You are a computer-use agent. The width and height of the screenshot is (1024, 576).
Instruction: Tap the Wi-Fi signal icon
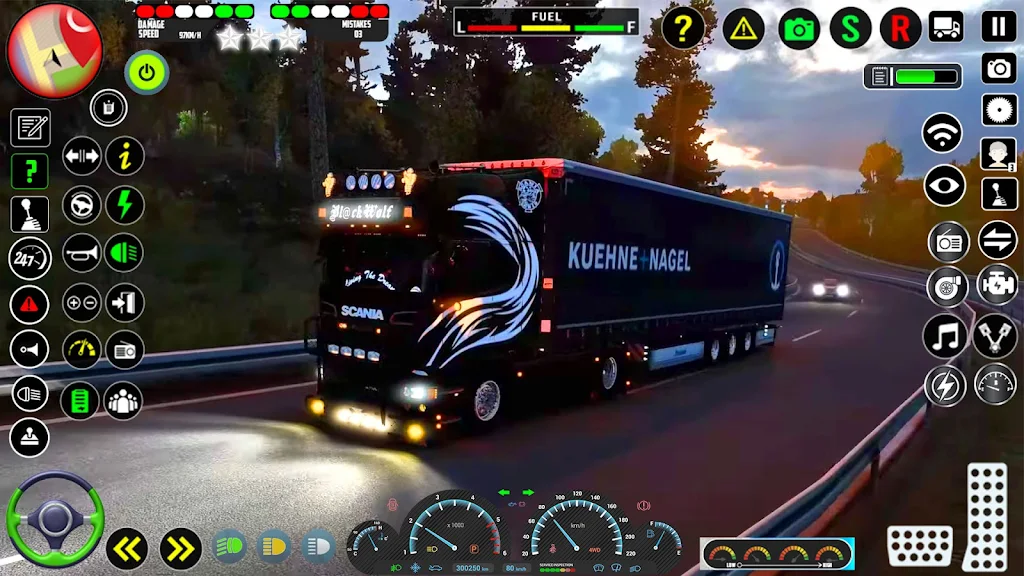(x=942, y=133)
